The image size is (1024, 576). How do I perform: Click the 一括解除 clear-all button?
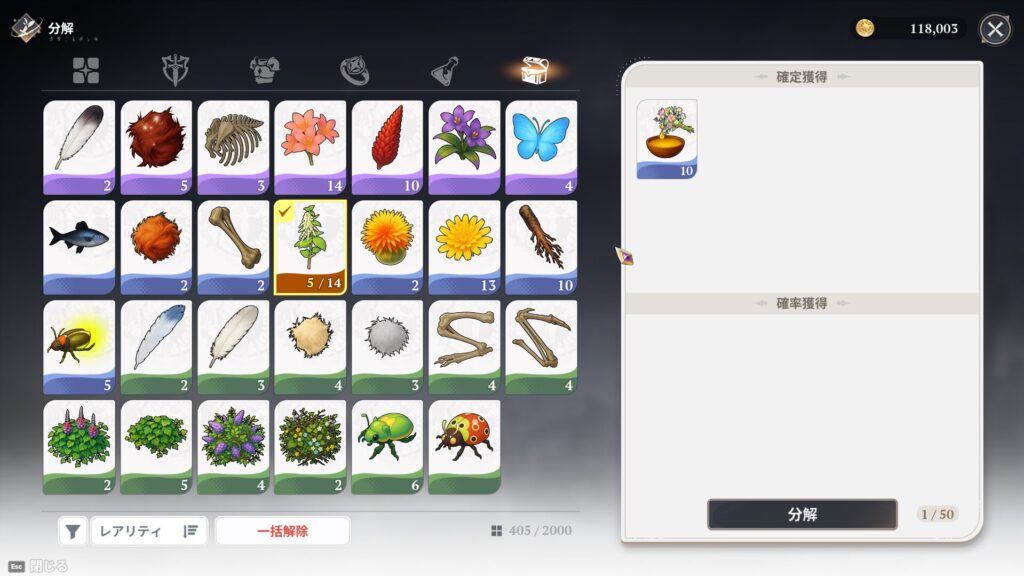[x=282, y=531]
